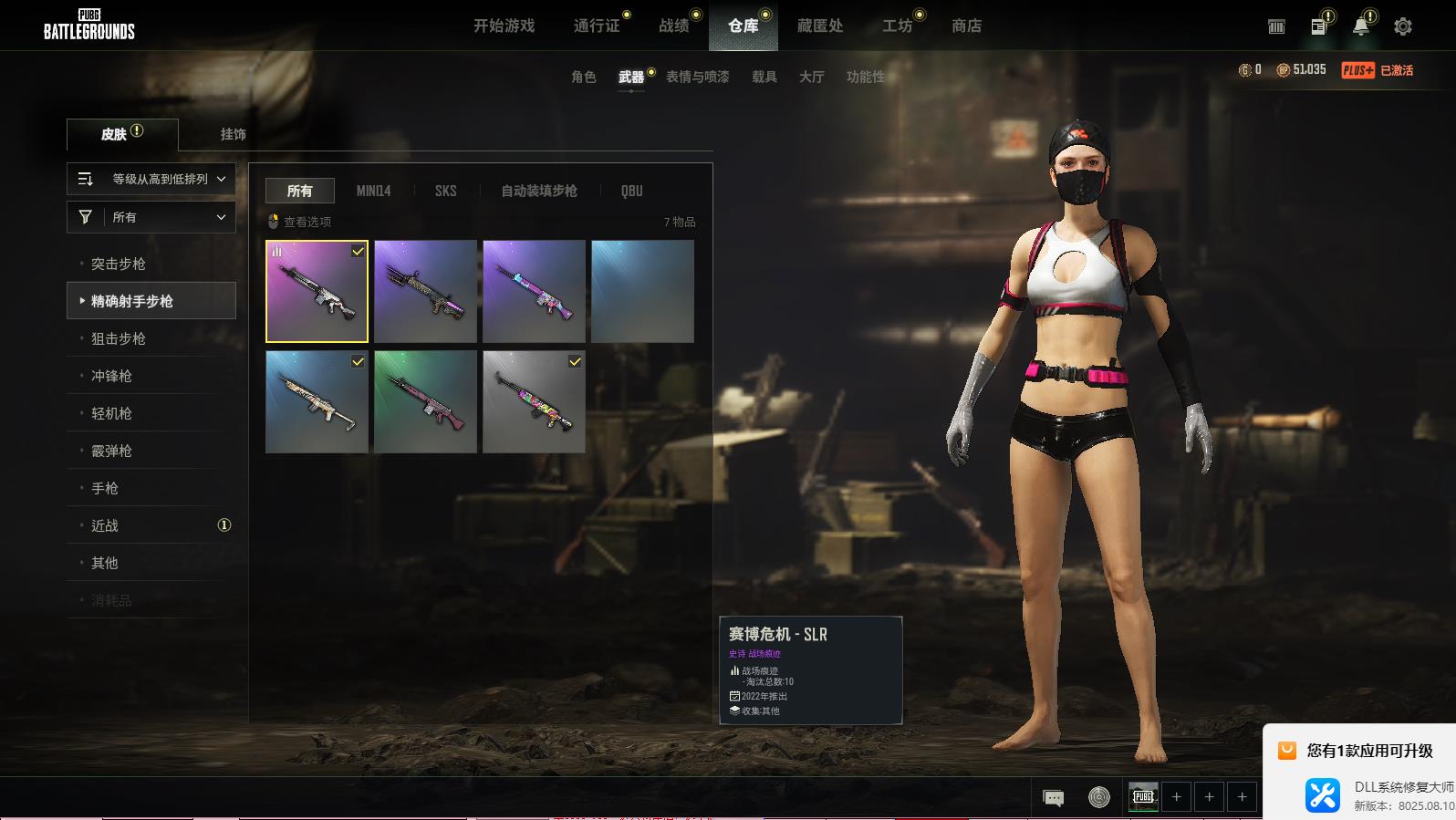The width and height of the screenshot is (1456, 820).
Task: Select the 狙击步枪 weapon category
Action: [x=119, y=338]
